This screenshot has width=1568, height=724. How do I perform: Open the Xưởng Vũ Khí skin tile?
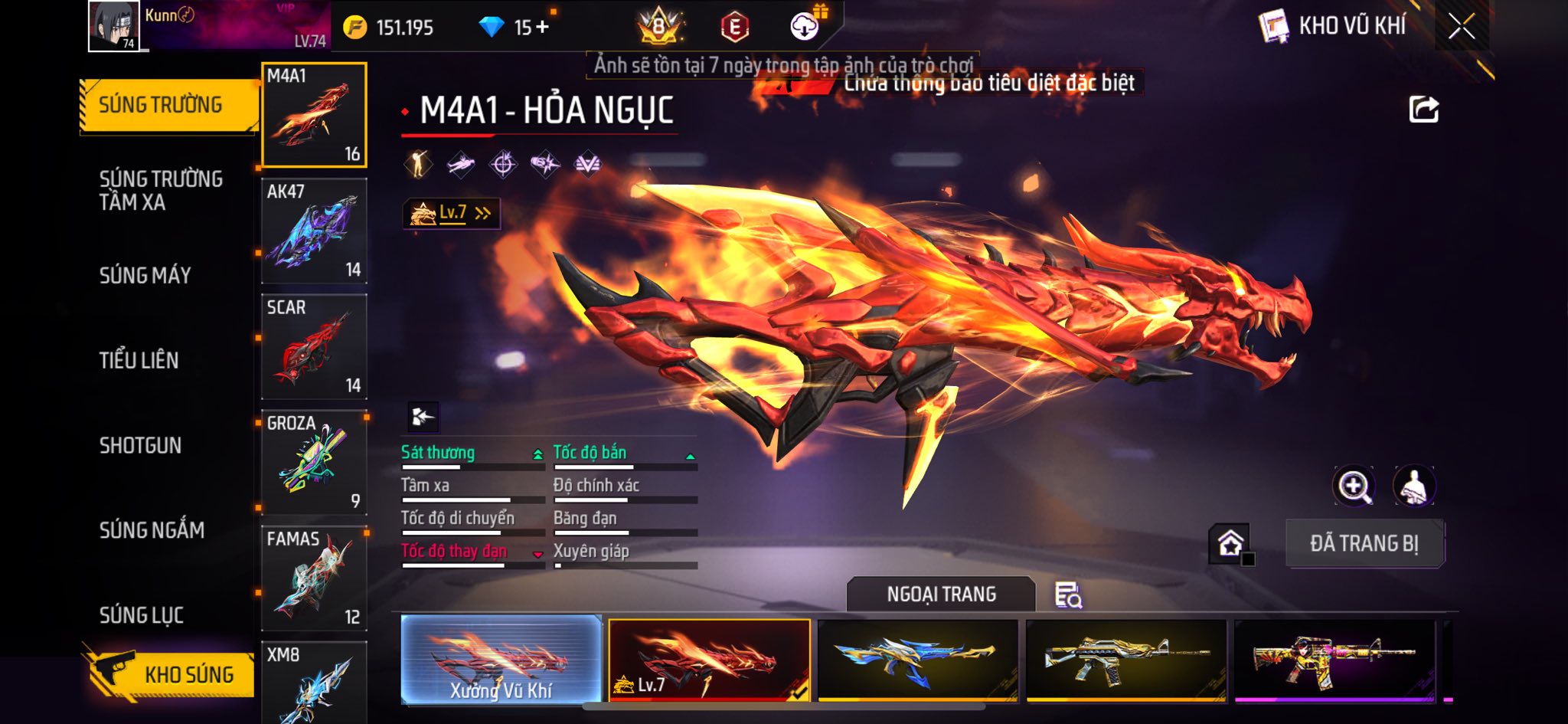tap(501, 660)
